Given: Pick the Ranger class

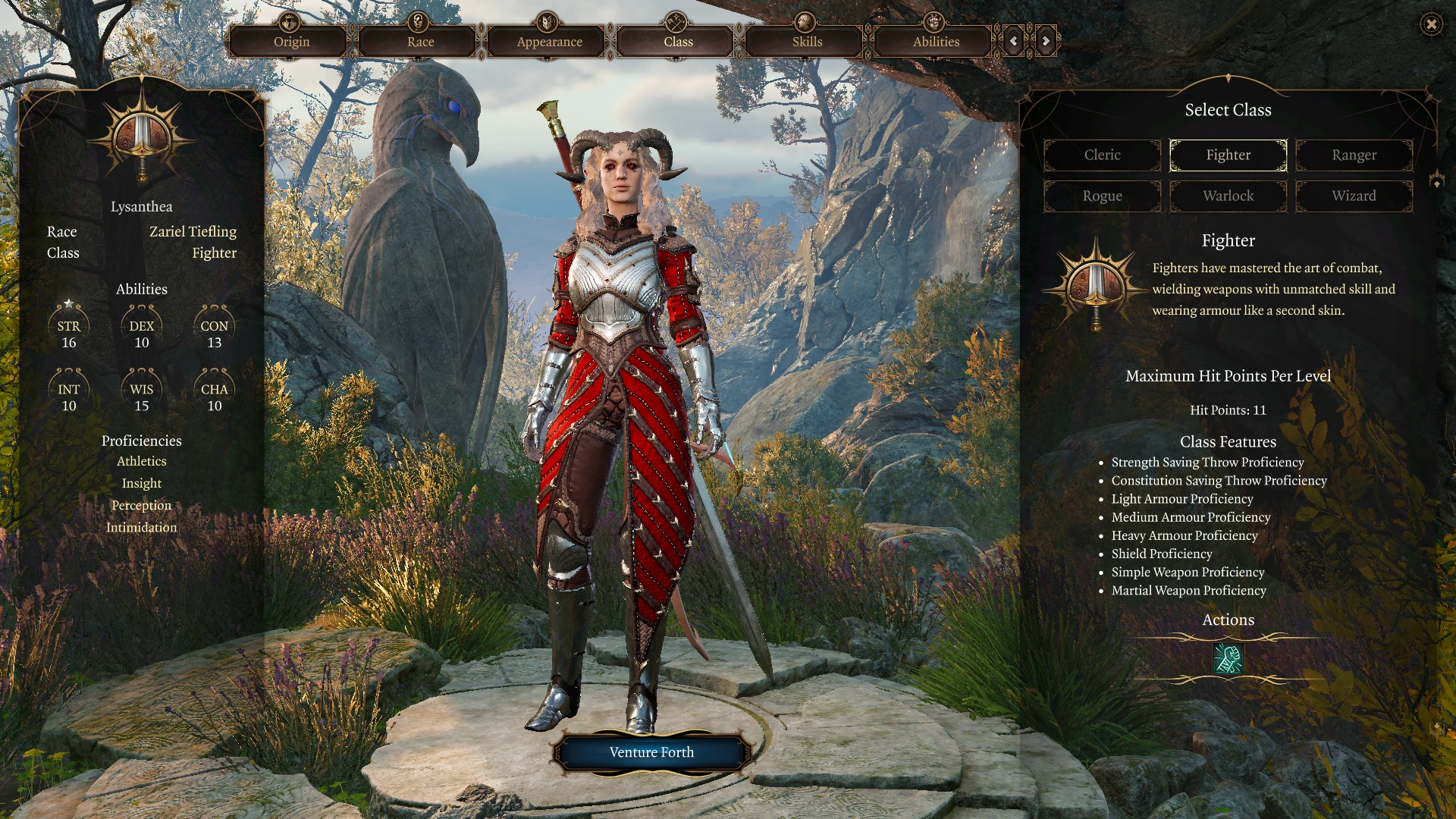Looking at the screenshot, I should pyautogui.click(x=1354, y=155).
